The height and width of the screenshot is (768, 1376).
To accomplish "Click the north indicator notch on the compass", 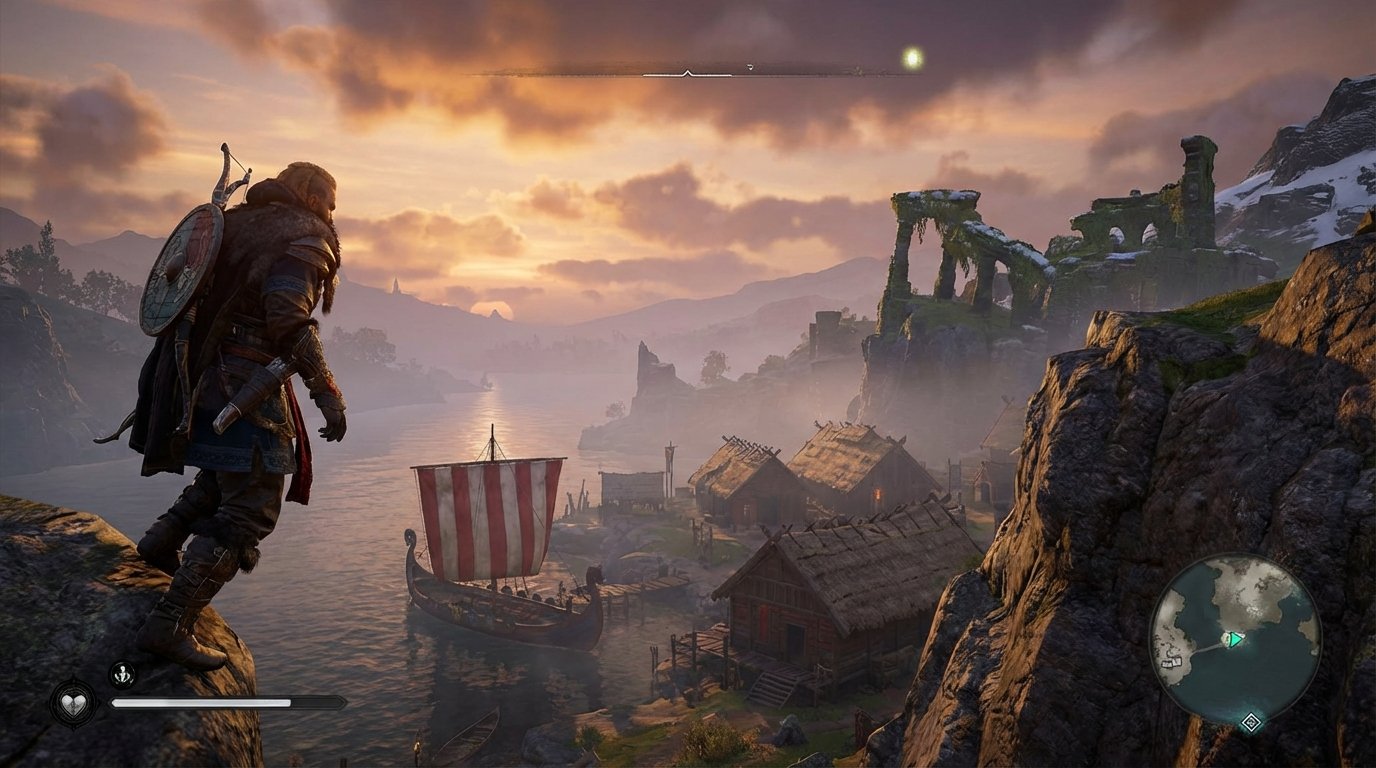I will (688, 73).
